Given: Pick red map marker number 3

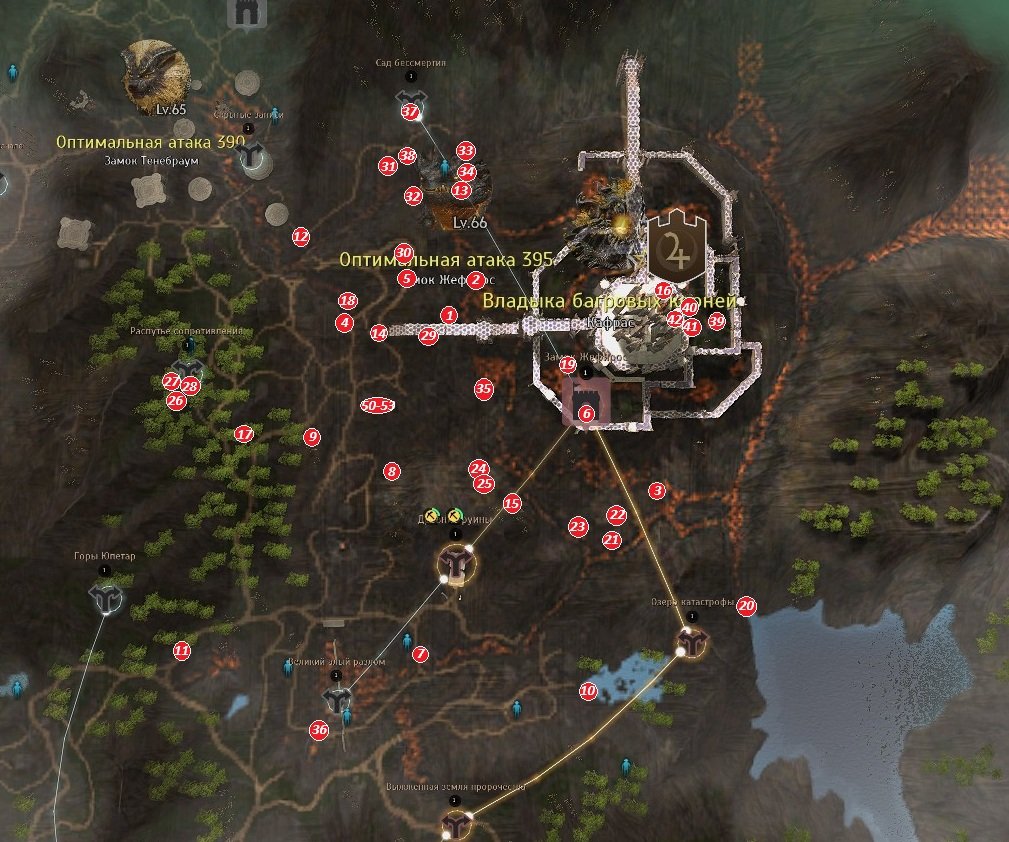Looking at the screenshot, I should pyautogui.click(x=657, y=491).
